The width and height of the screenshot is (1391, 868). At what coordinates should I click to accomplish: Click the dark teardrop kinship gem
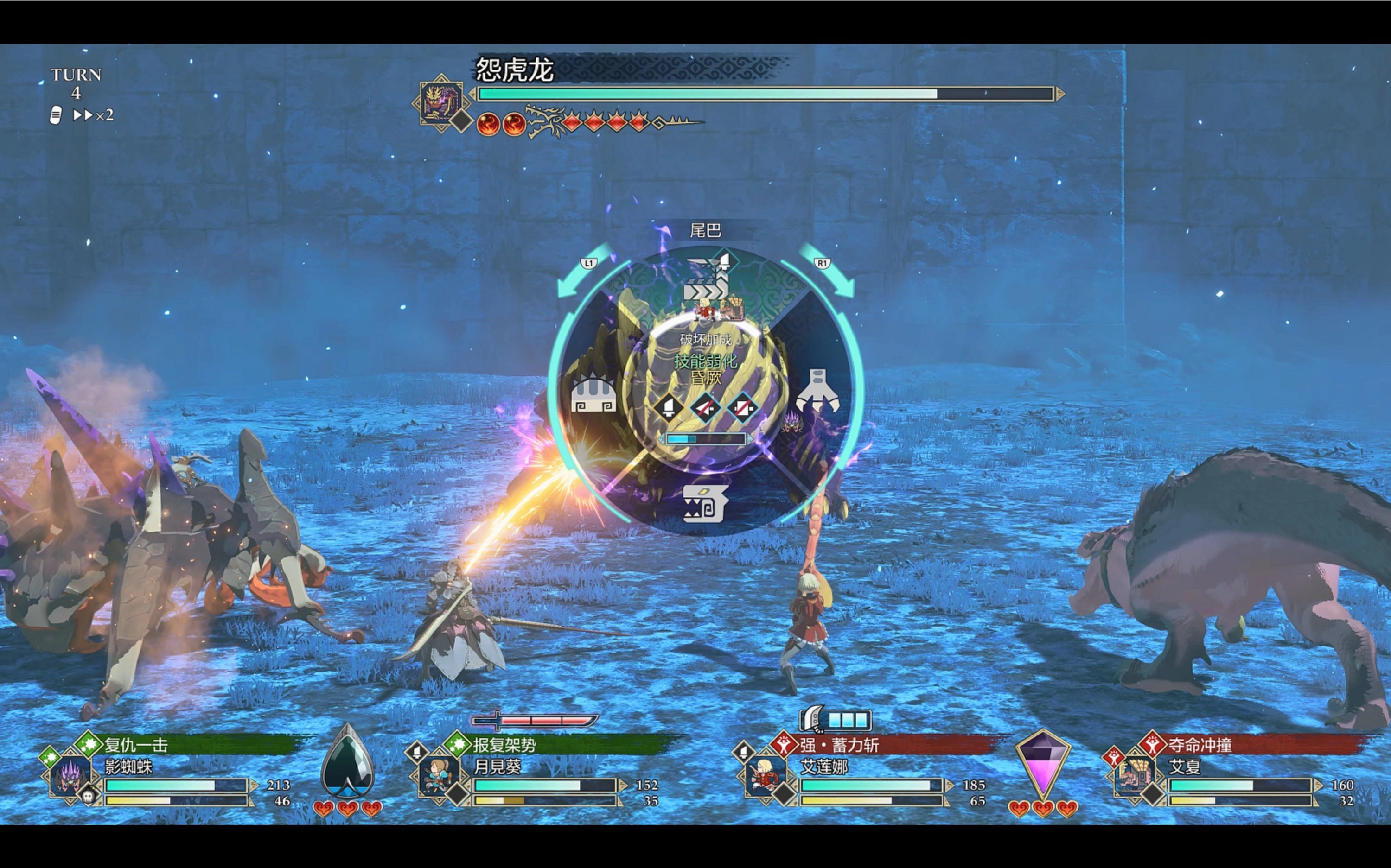click(347, 764)
